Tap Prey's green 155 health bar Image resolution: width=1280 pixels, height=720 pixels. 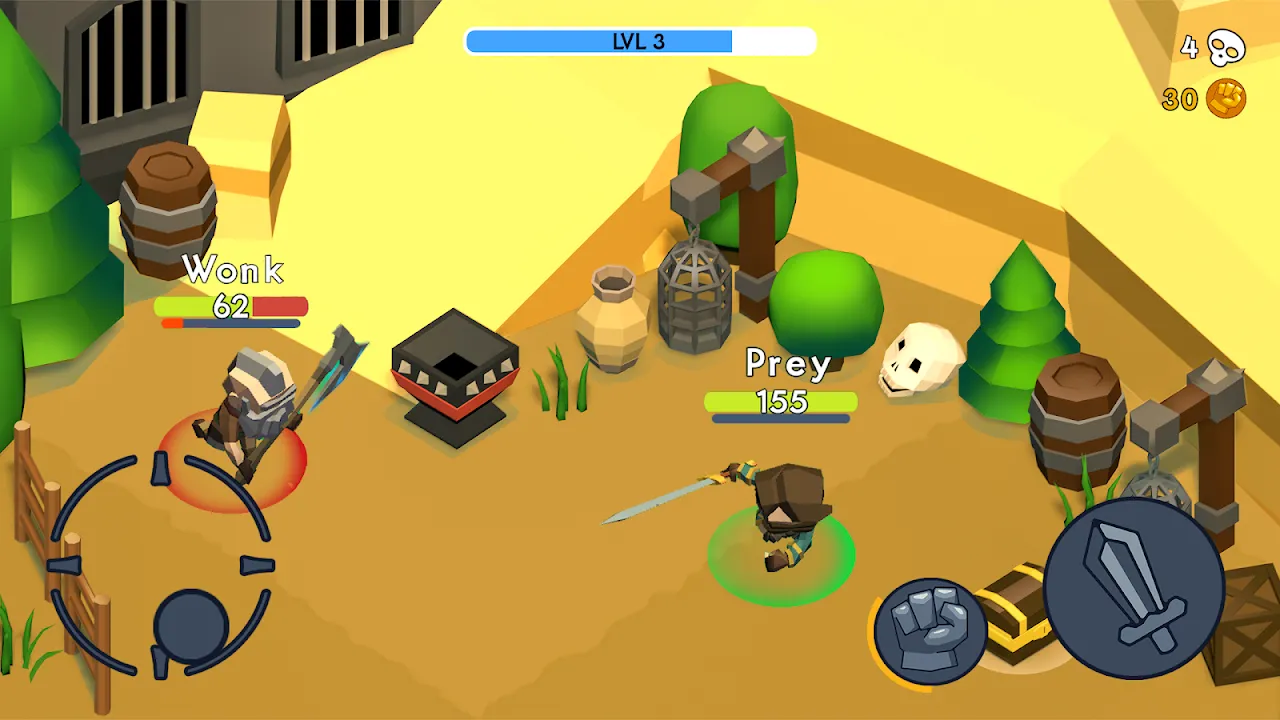pos(782,403)
